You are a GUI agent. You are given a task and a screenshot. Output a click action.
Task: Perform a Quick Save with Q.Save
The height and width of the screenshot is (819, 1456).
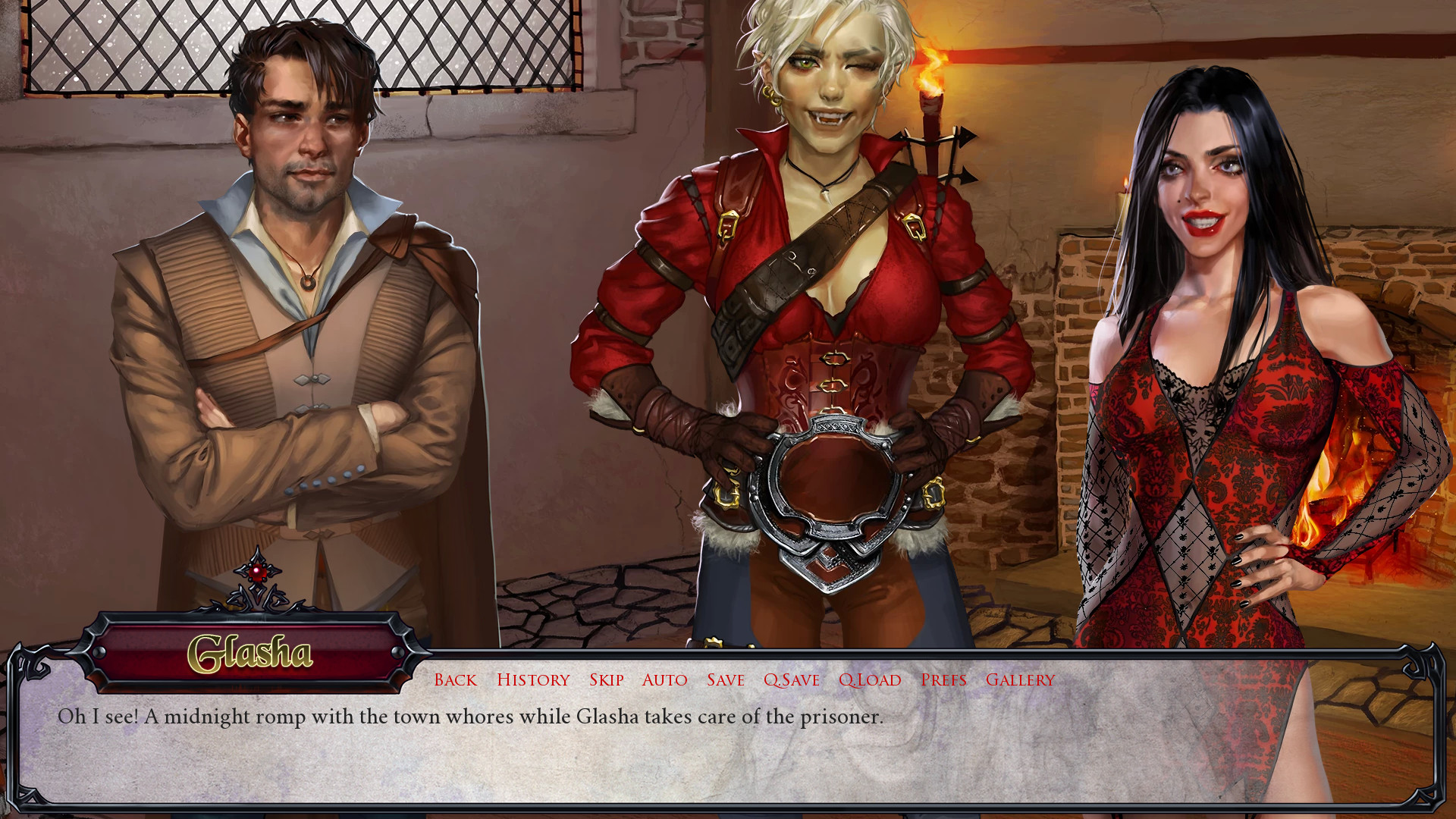click(790, 680)
